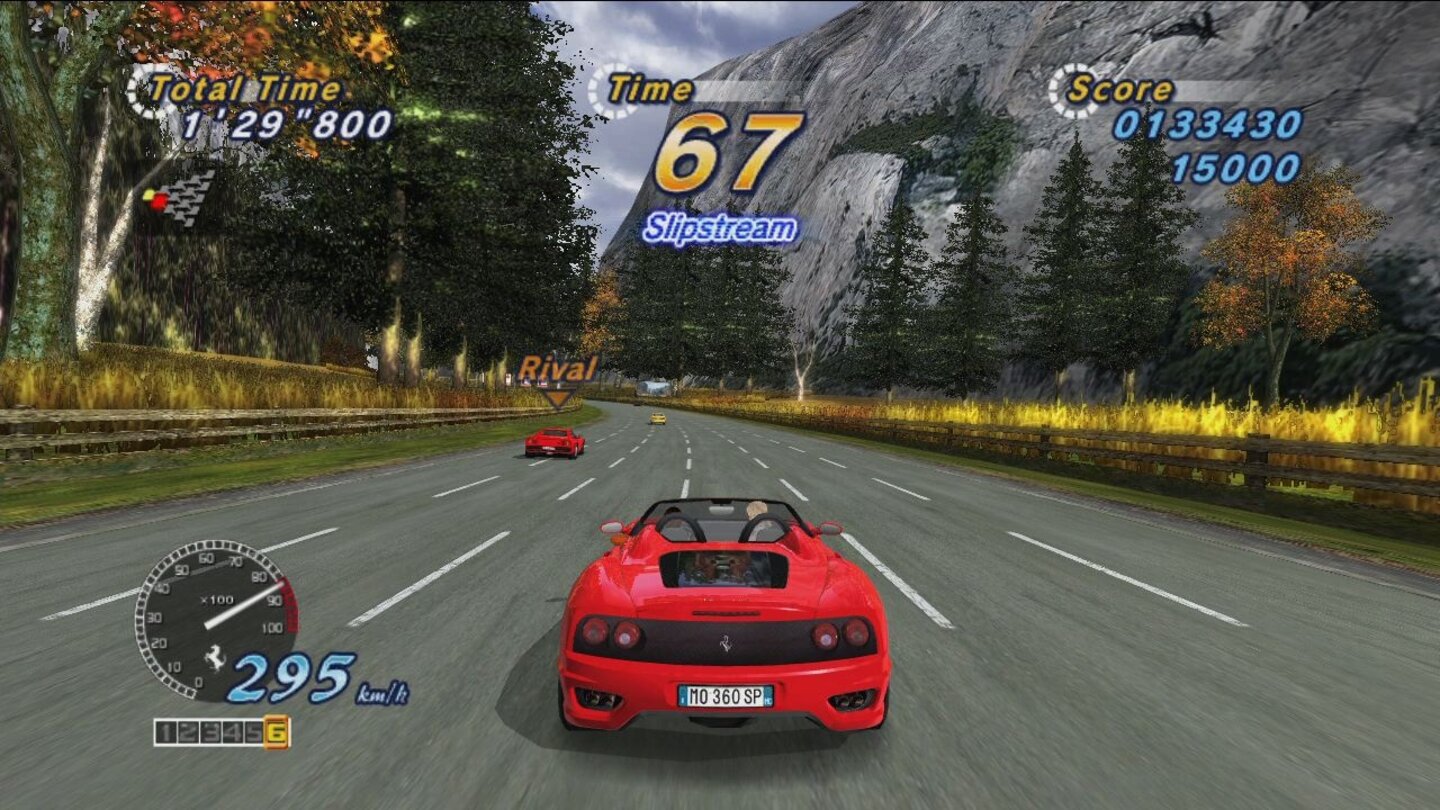Switch to 1st gear on the gear indicator

[167, 733]
